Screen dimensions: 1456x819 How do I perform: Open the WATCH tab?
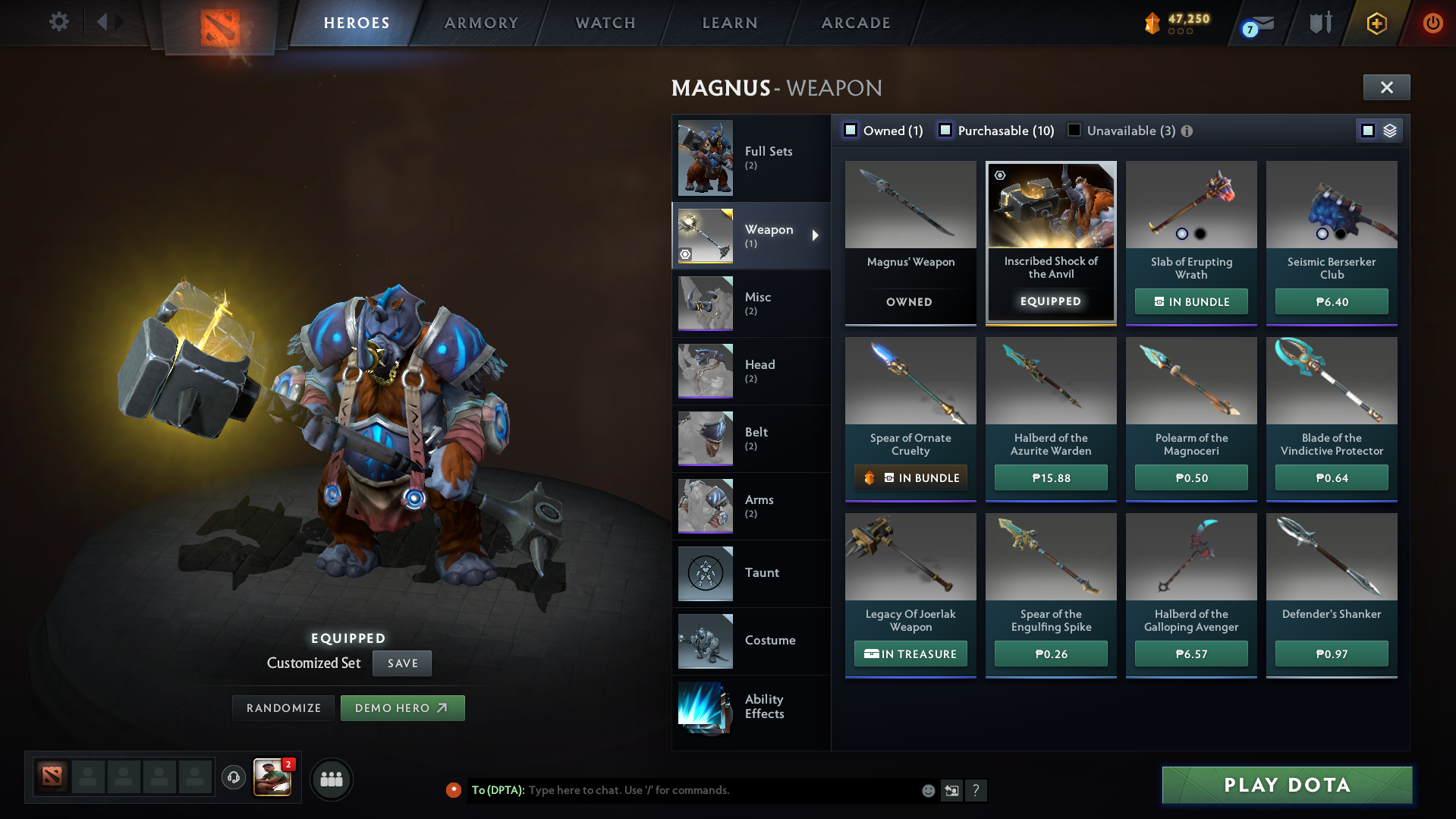tap(605, 22)
